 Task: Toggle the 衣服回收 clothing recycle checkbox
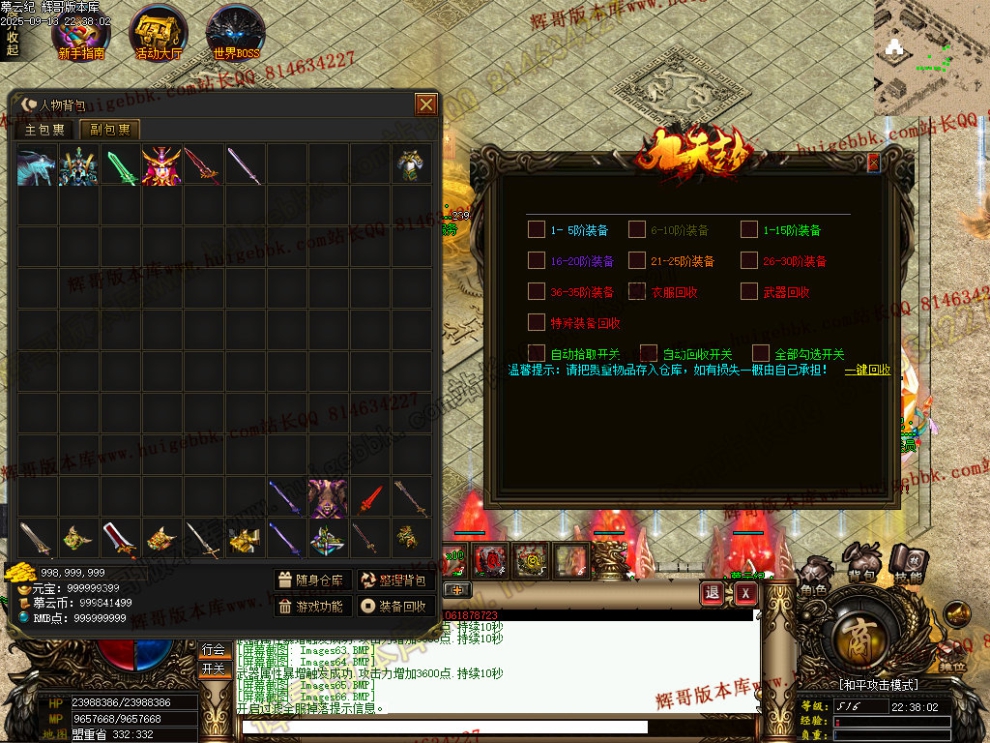(637, 292)
